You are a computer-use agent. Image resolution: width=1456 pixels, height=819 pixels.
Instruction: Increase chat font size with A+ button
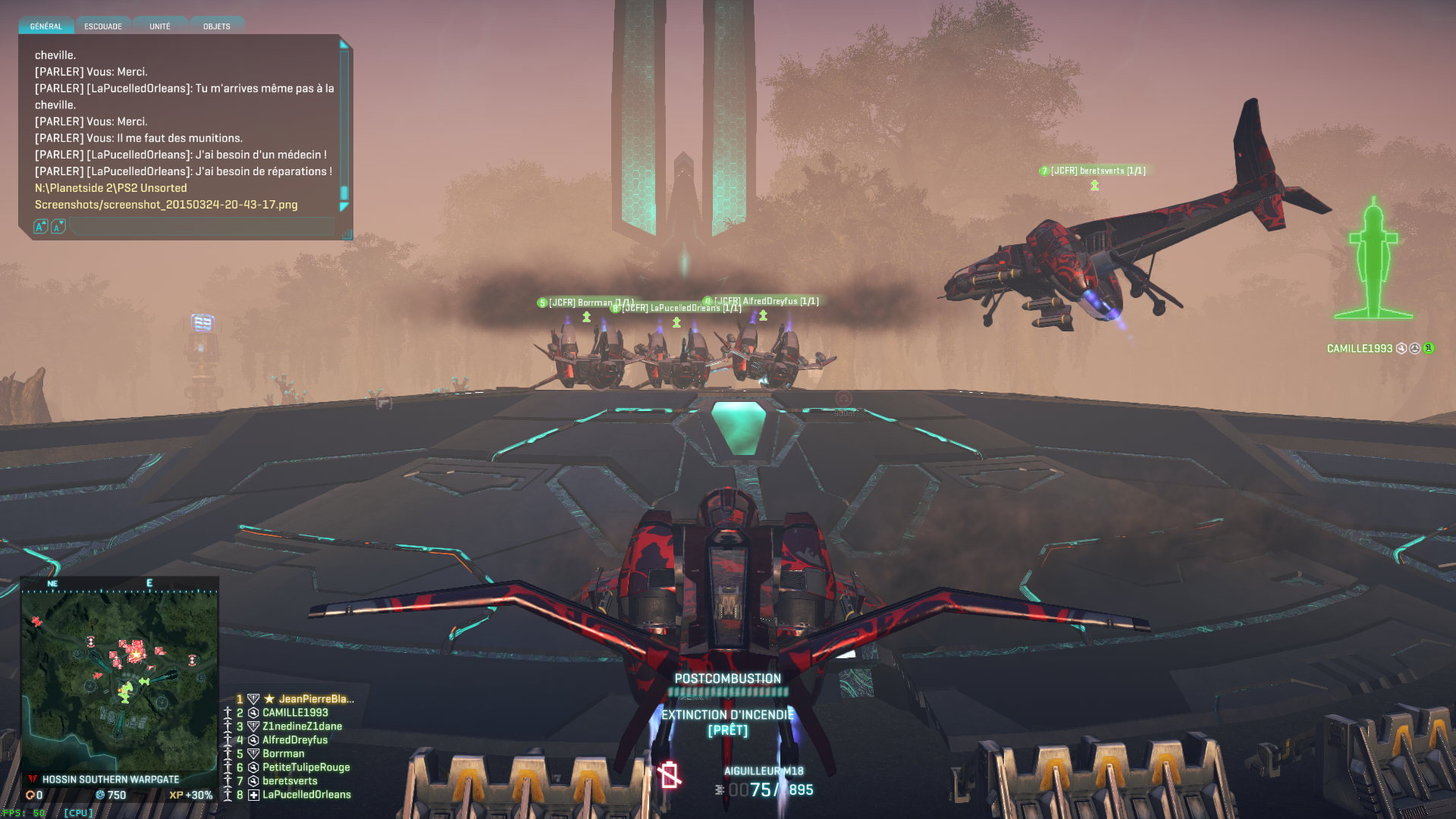(41, 227)
